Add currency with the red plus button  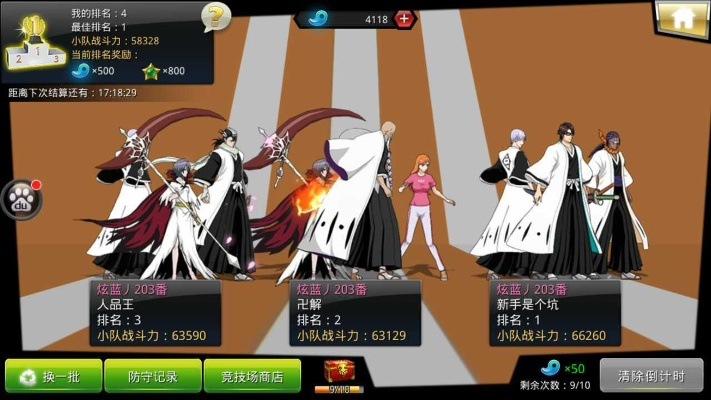tap(404, 19)
